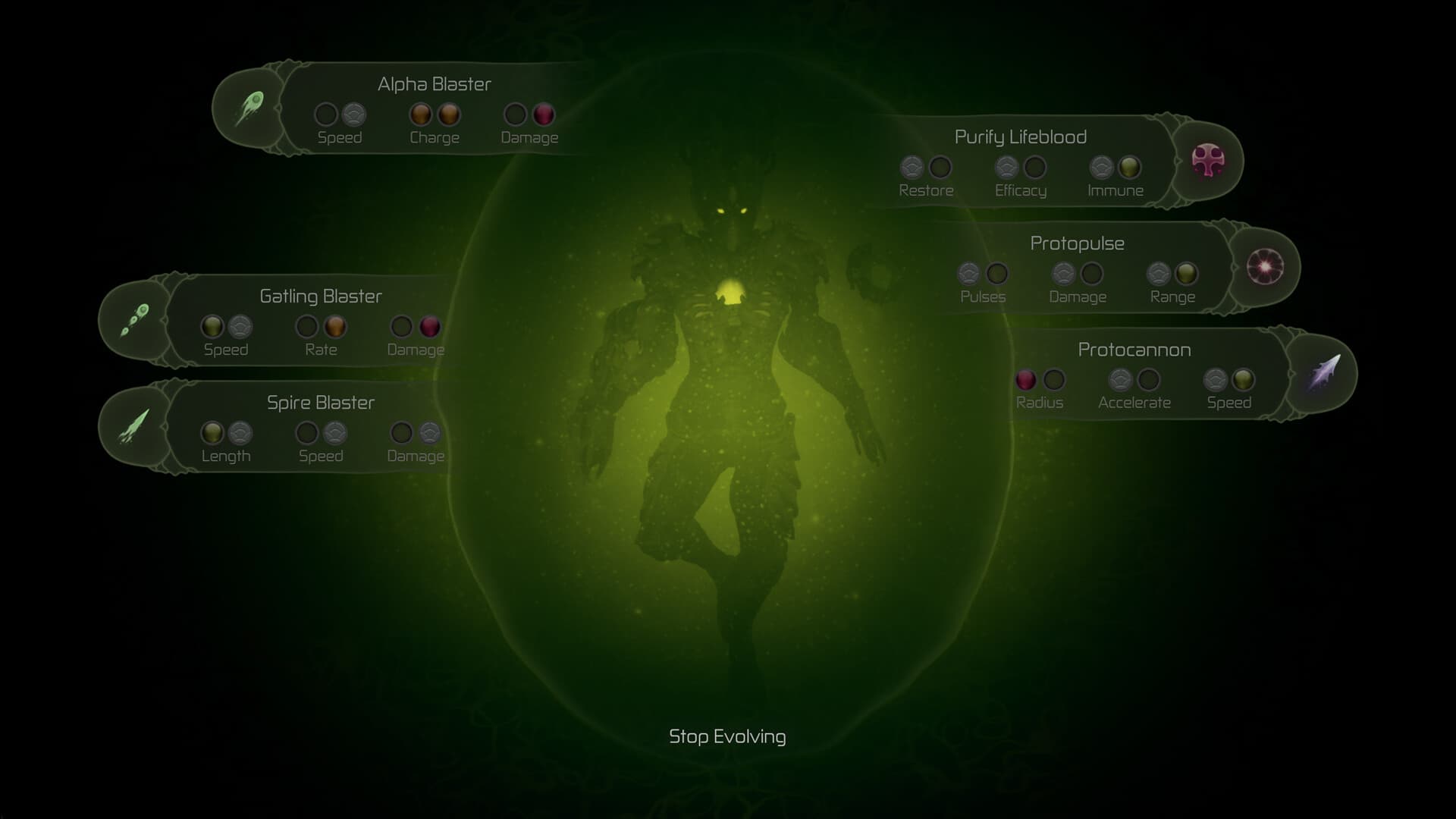Click the Protopulse ability icon

tap(1265, 267)
